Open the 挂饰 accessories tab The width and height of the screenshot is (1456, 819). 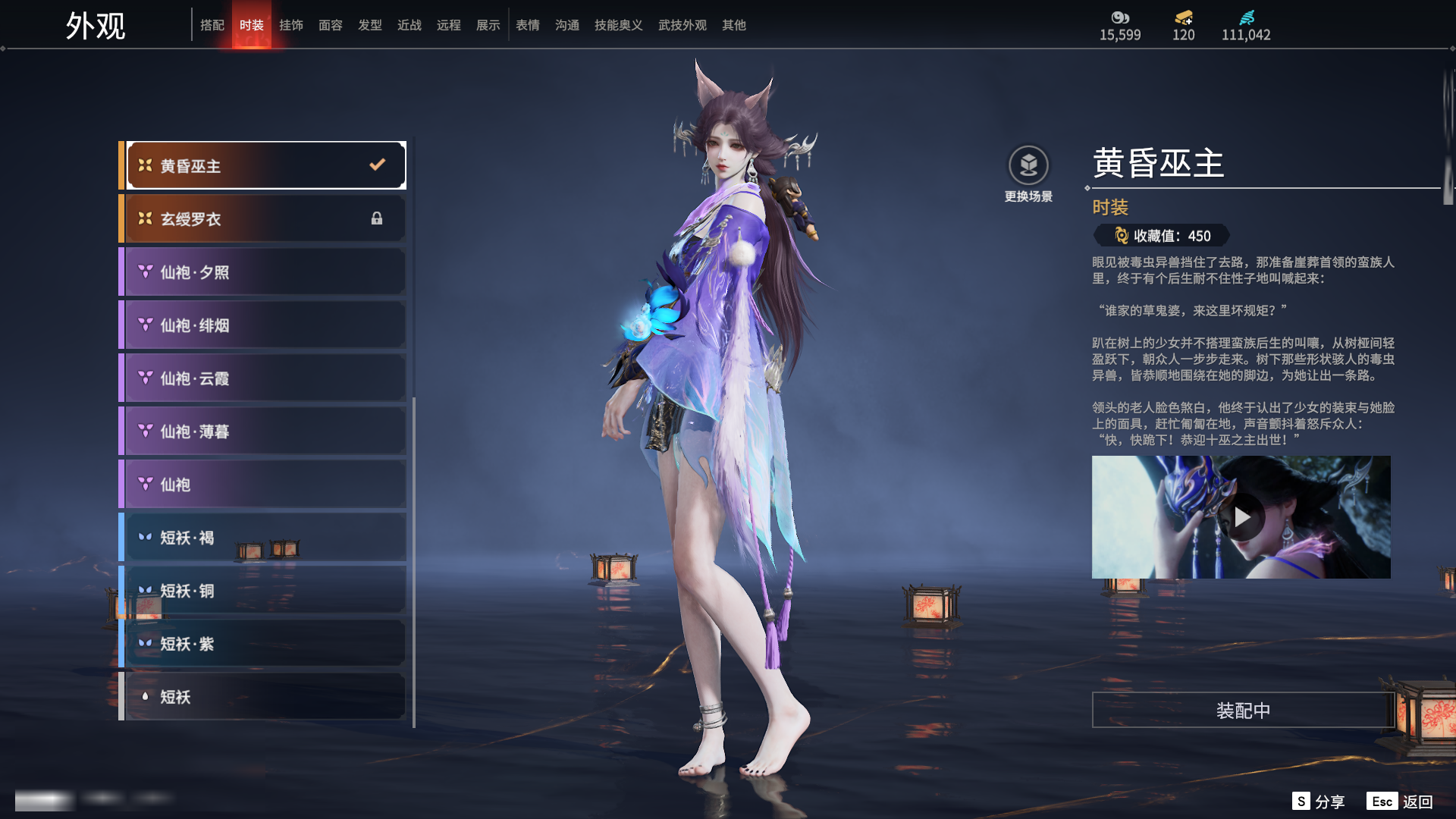pyautogui.click(x=291, y=25)
